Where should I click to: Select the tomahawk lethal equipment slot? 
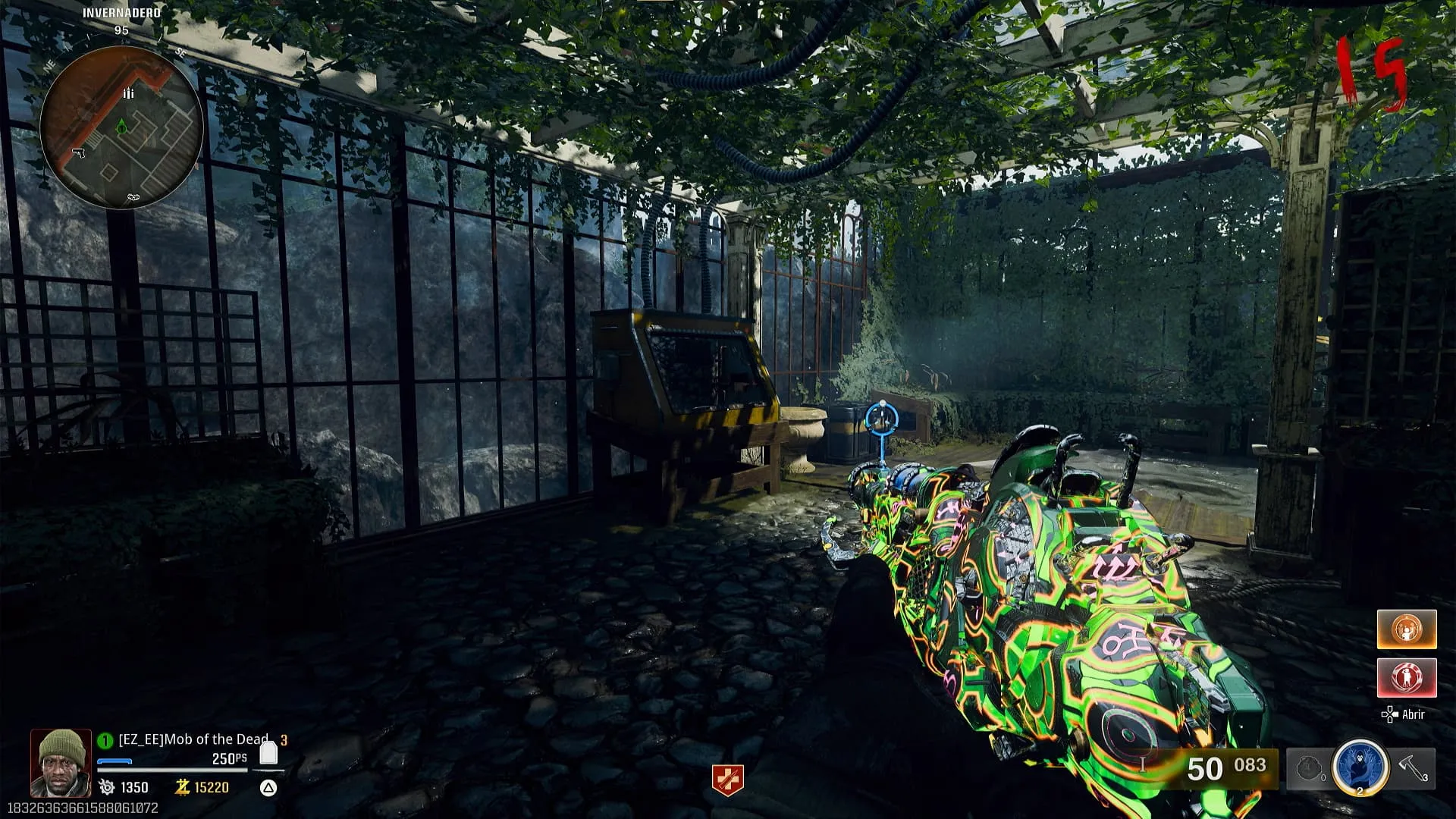pos(1413,769)
